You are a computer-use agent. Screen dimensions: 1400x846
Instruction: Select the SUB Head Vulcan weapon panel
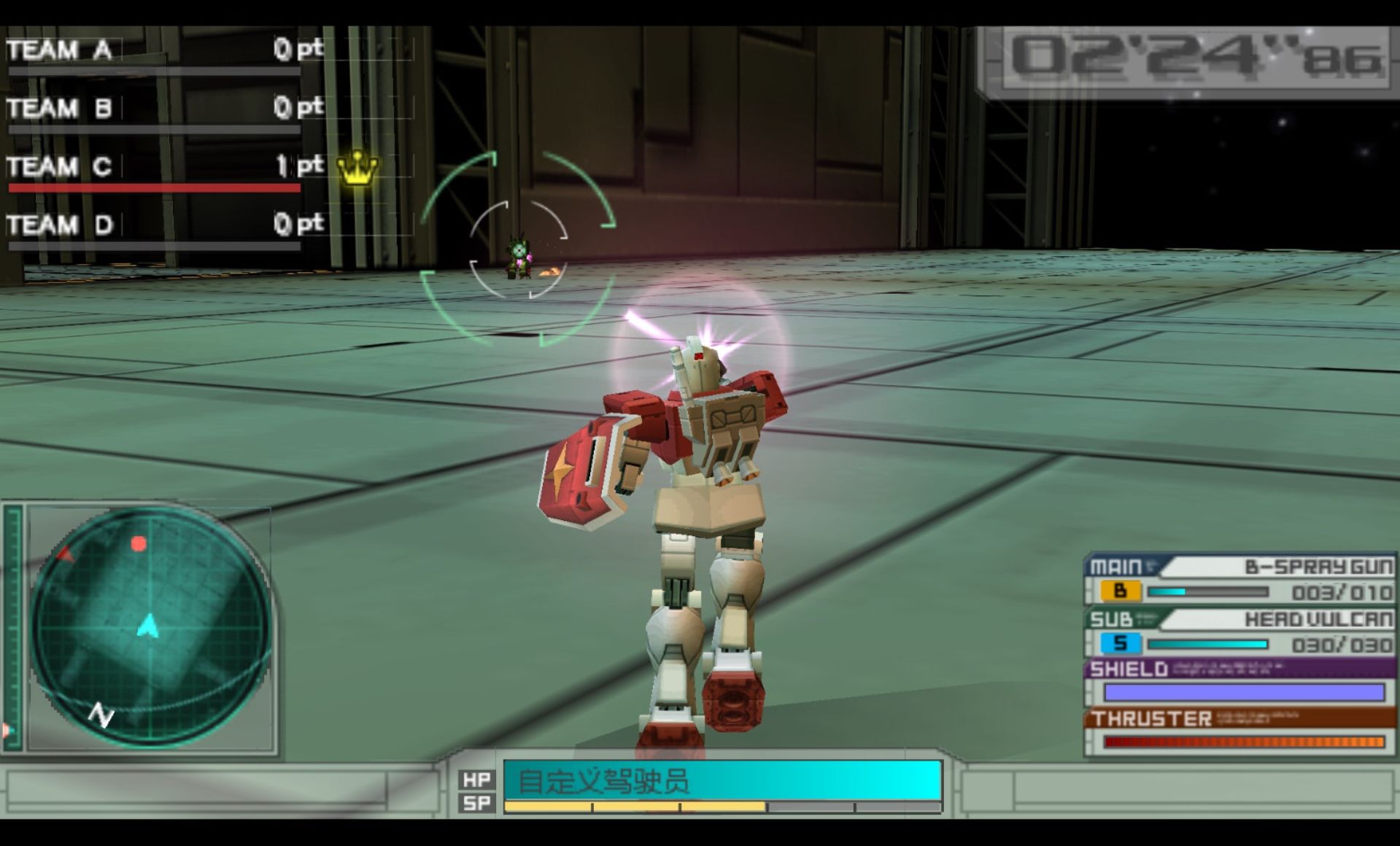pos(1239,633)
